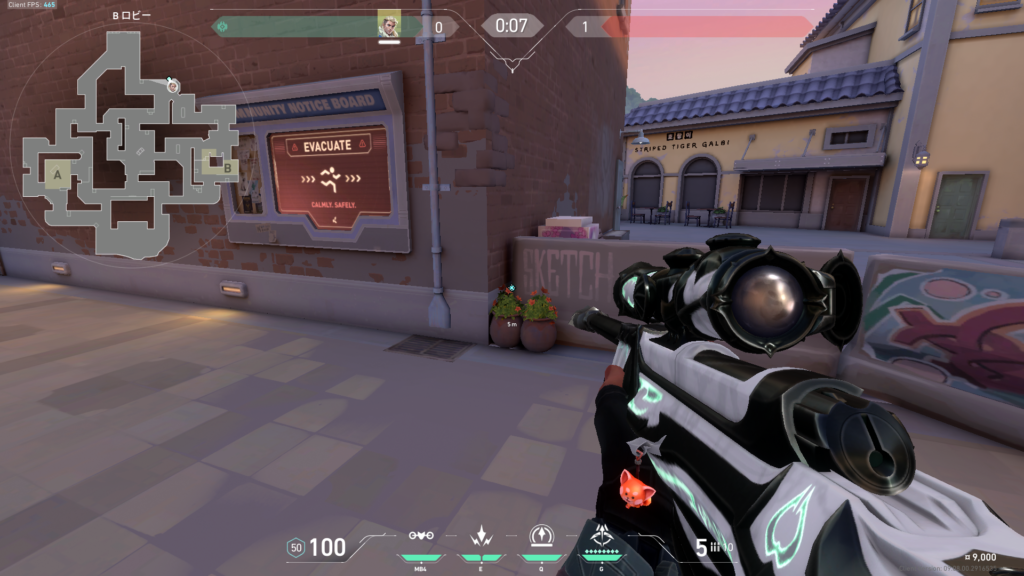Select the B site marker on minimap
The image size is (1024, 576).
[227, 167]
